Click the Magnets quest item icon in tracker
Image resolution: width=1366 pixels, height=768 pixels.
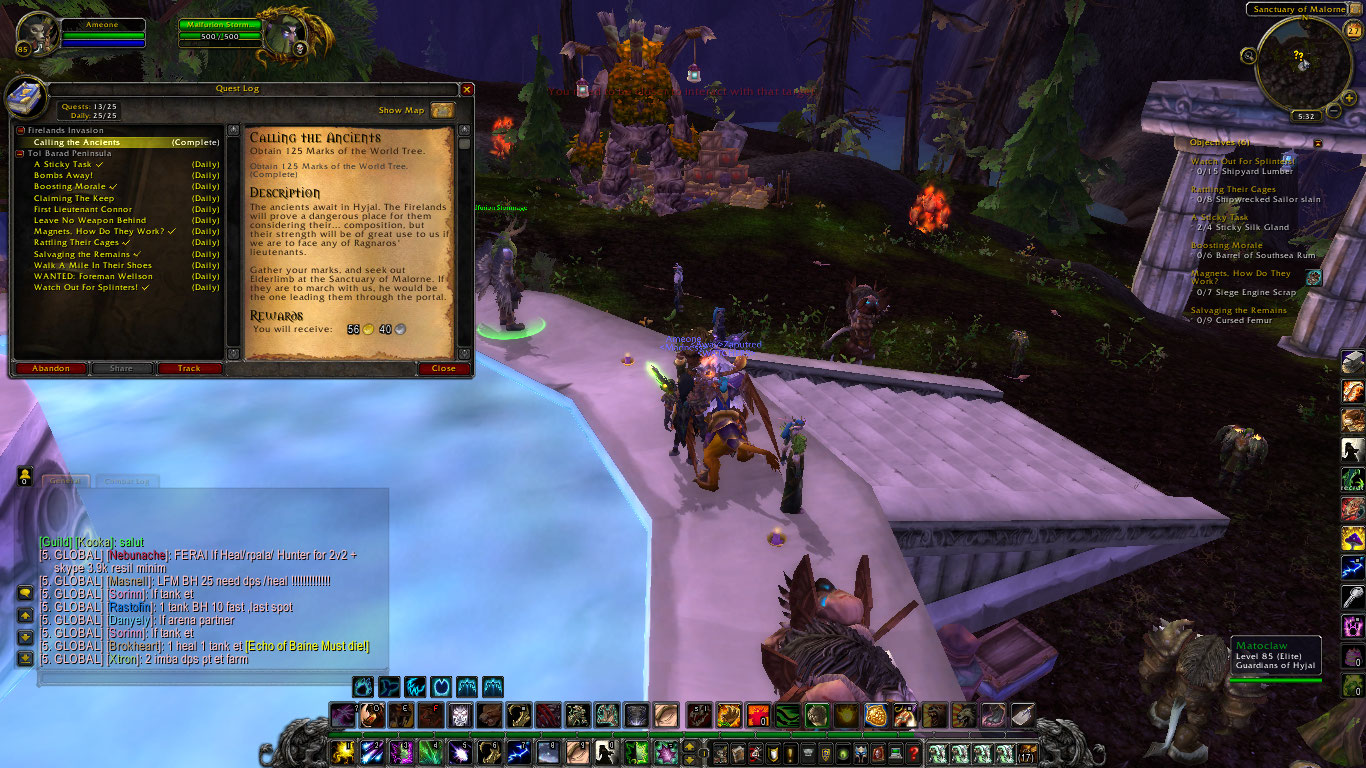[1314, 278]
